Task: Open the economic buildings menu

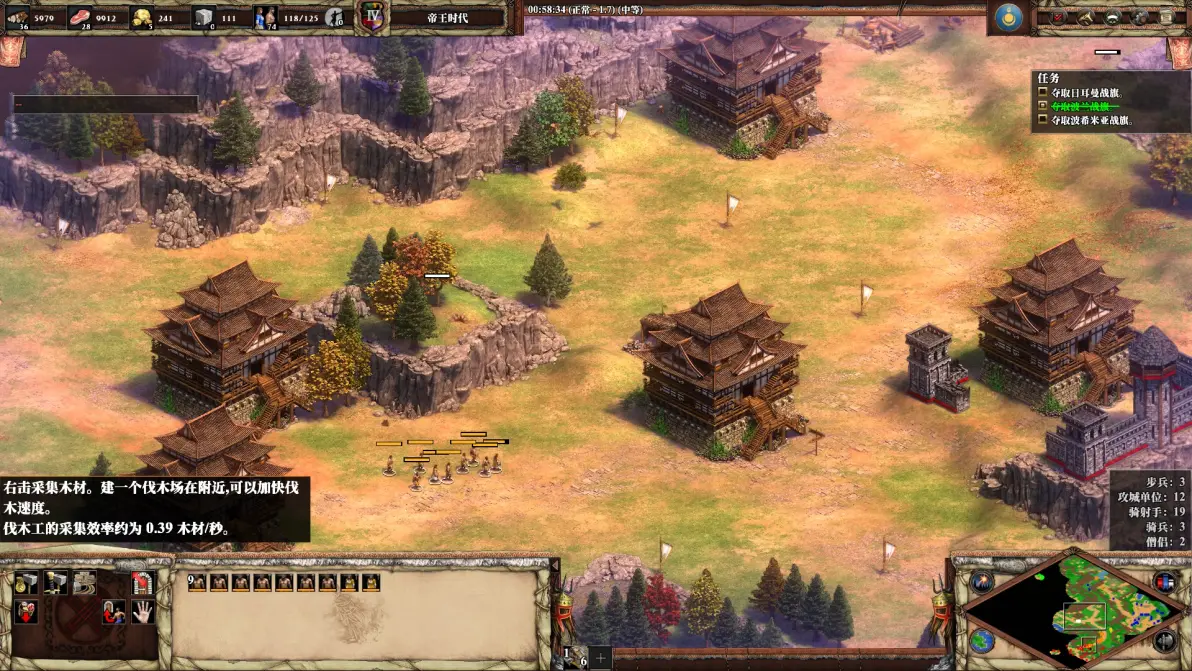Action: (x=27, y=584)
